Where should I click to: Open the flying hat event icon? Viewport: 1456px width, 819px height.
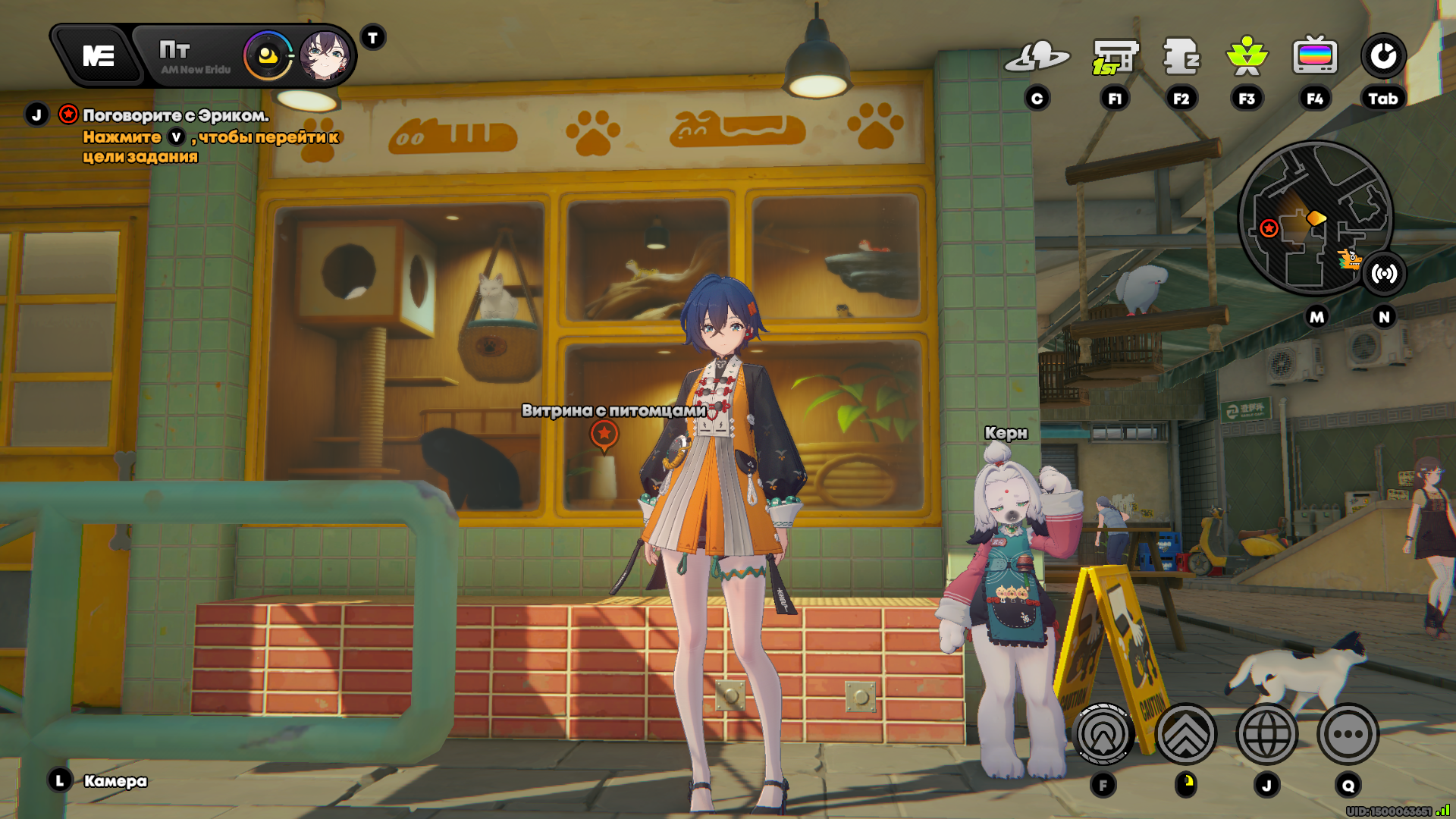pos(1037,57)
